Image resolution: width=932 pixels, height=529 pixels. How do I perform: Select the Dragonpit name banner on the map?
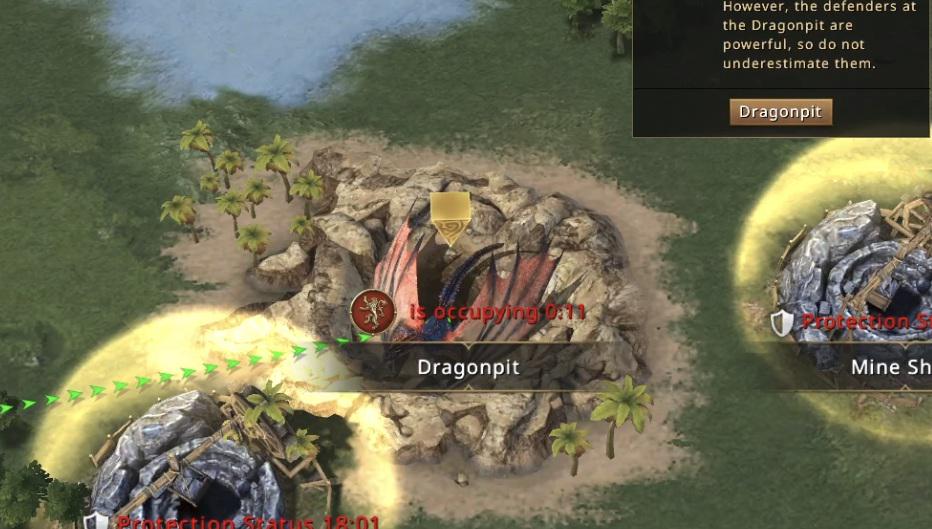click(468, 367)
